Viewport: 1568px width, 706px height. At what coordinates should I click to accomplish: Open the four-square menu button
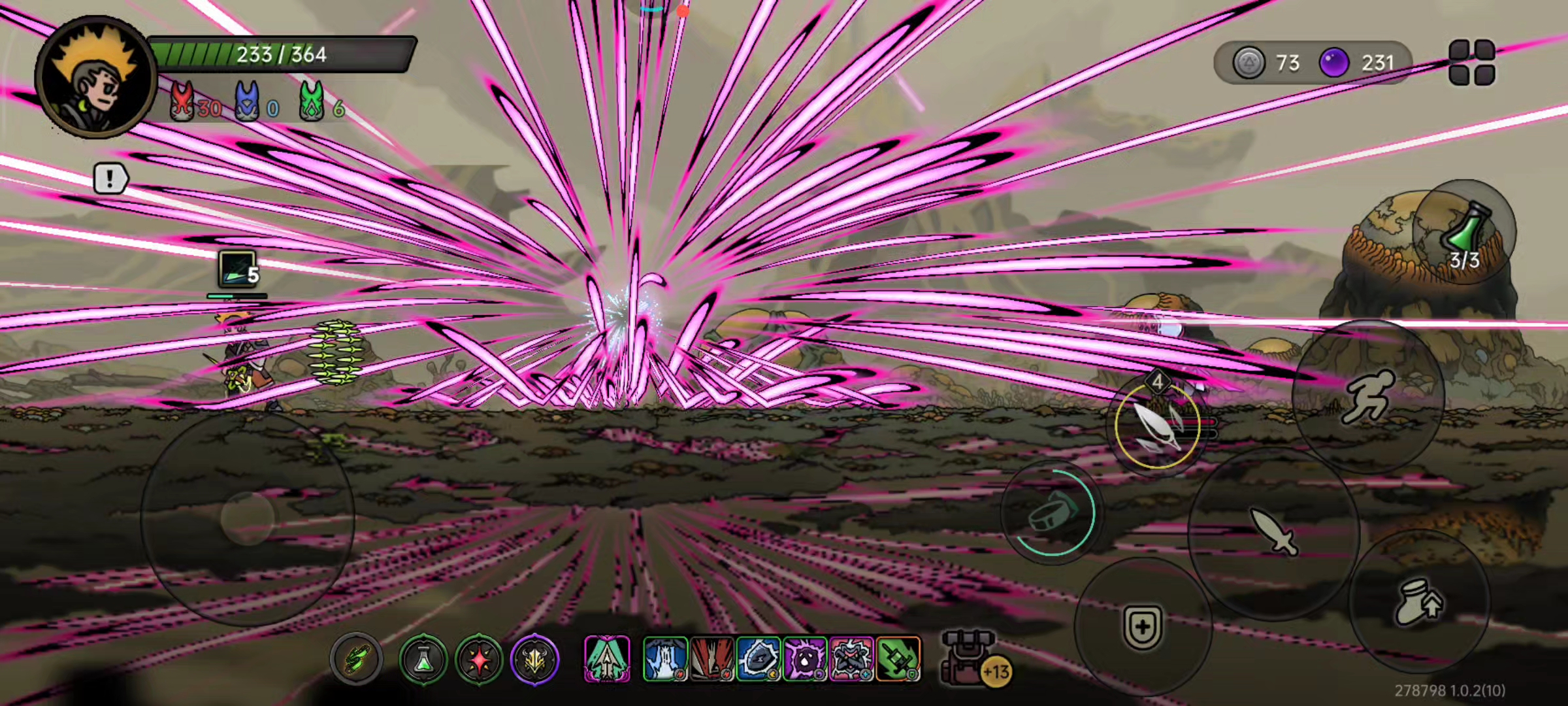[1471, 62]
